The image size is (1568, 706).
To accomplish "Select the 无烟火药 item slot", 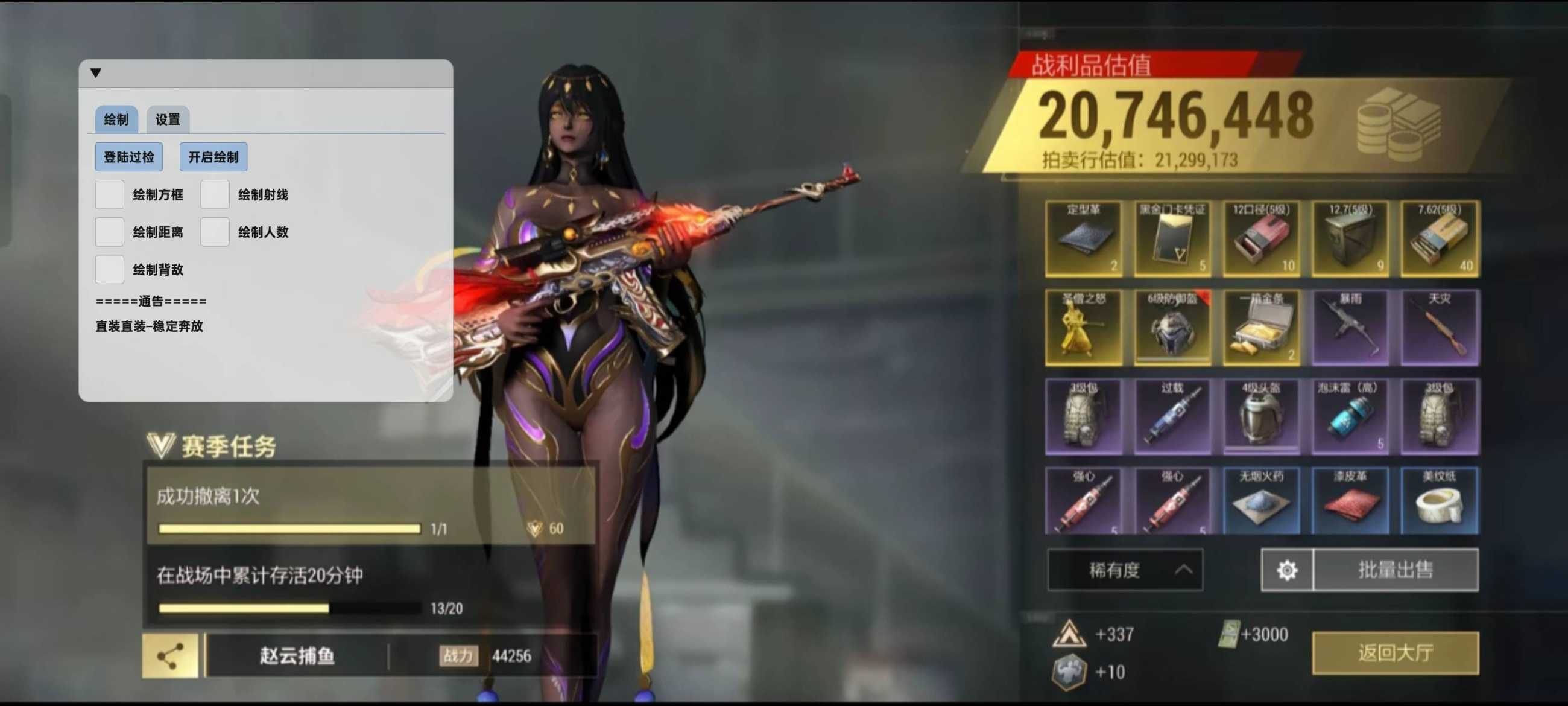I will [x=1261, y=501].
